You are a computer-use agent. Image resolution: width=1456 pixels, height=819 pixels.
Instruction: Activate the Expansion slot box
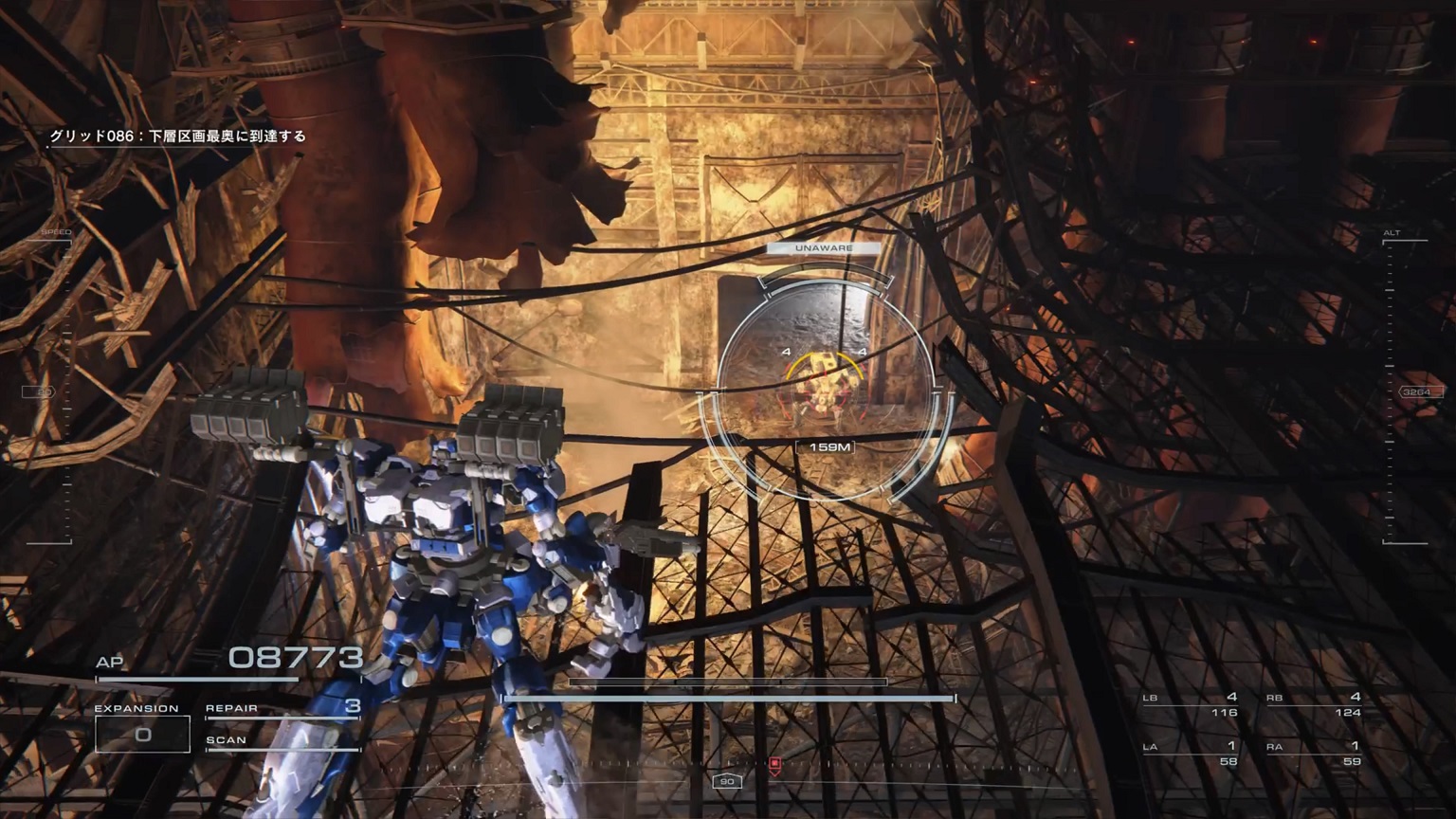(x=142, y=734)
